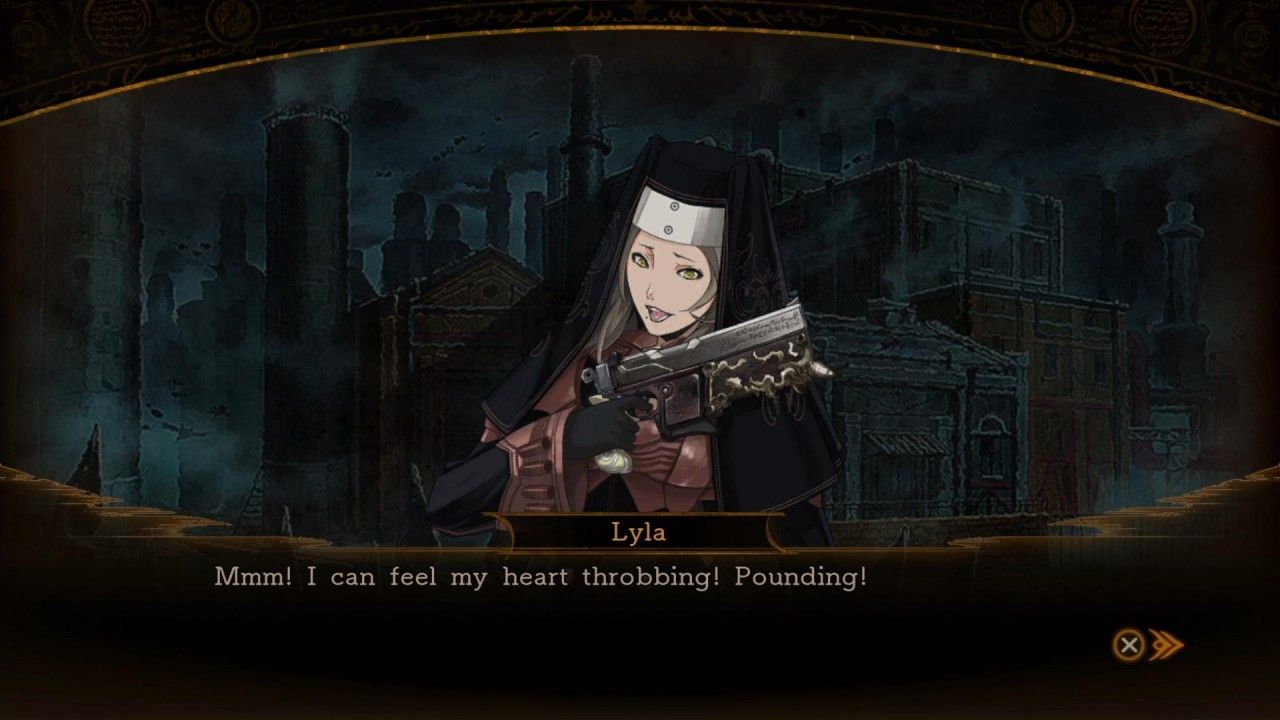Click the scrollwork icon along the top arch
Screen dimensions: 1280x720
[640, 14]
